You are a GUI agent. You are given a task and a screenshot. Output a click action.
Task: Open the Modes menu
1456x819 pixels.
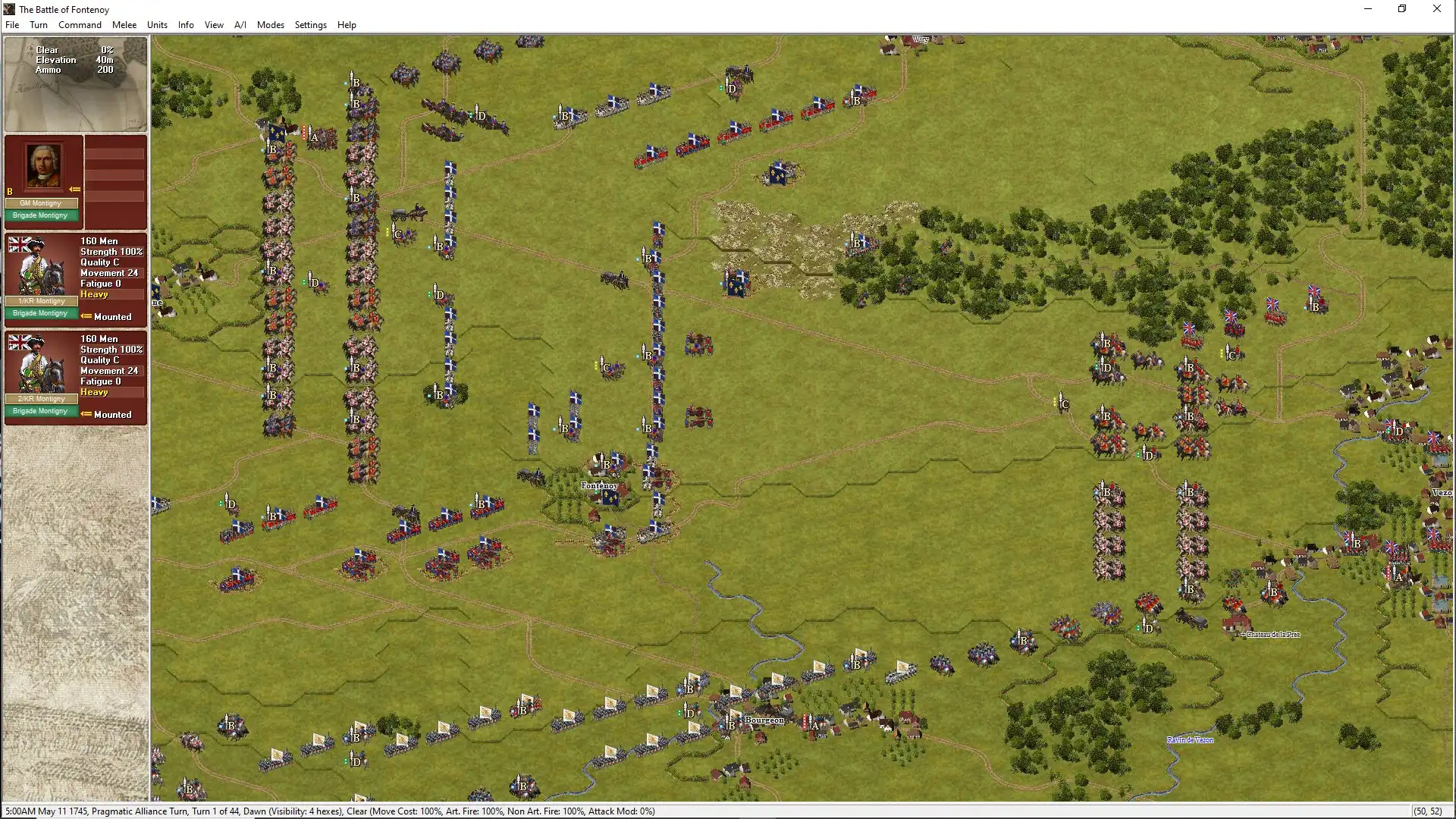270,24
